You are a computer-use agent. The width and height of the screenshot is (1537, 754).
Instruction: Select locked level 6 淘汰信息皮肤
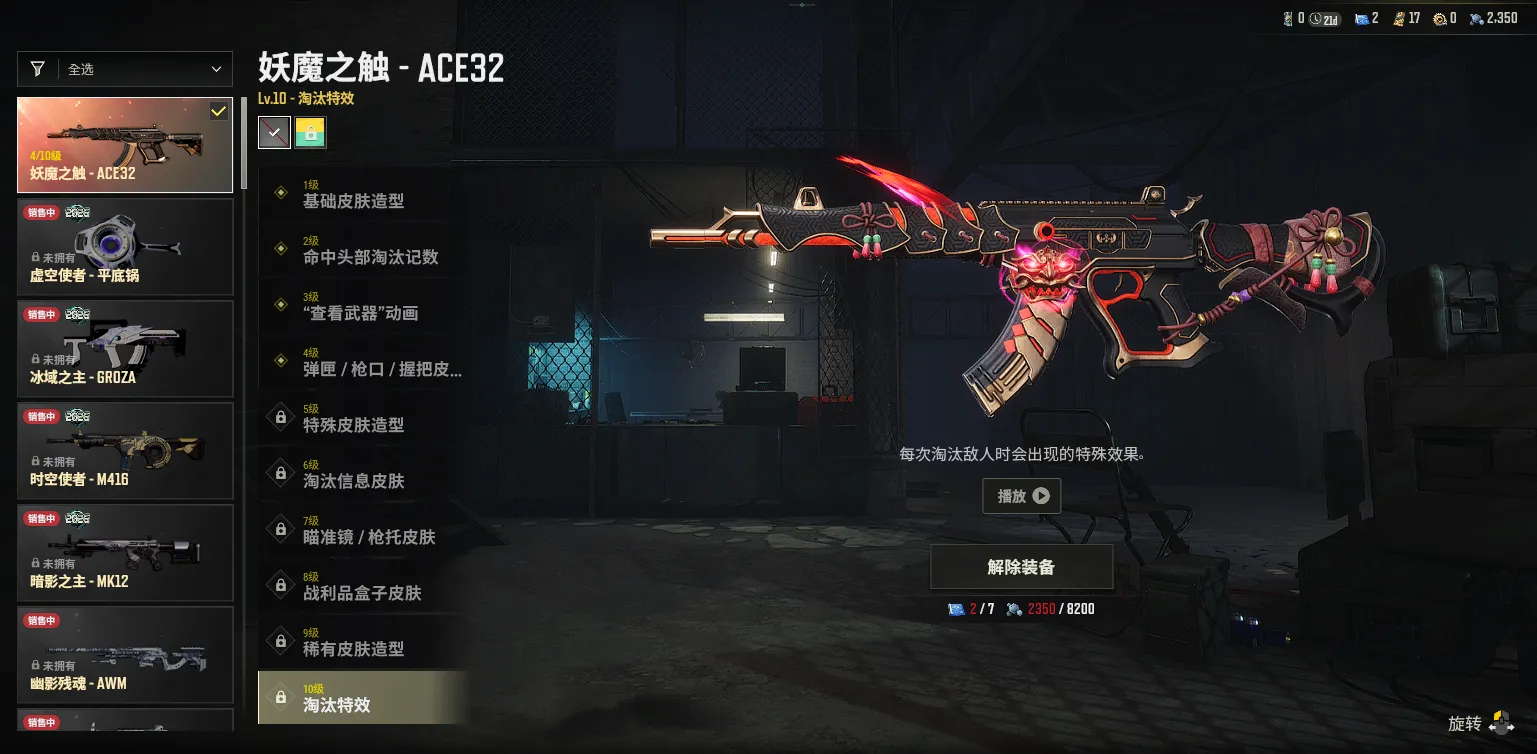pos(360,474)
